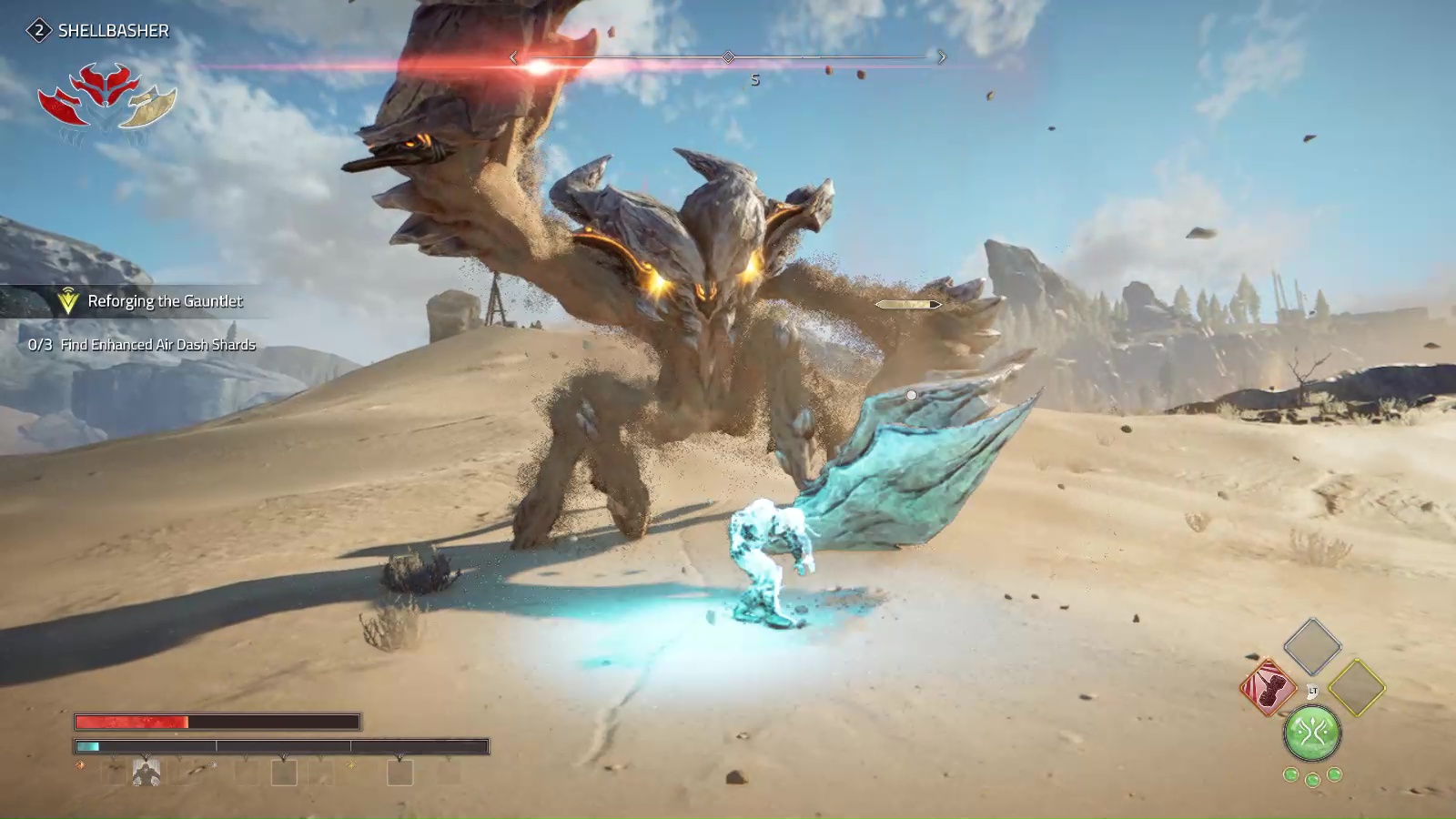Open the Reforging the Gauntlet quest tracker
This screenshot has height=819, width=1456.
coord(164,301)
